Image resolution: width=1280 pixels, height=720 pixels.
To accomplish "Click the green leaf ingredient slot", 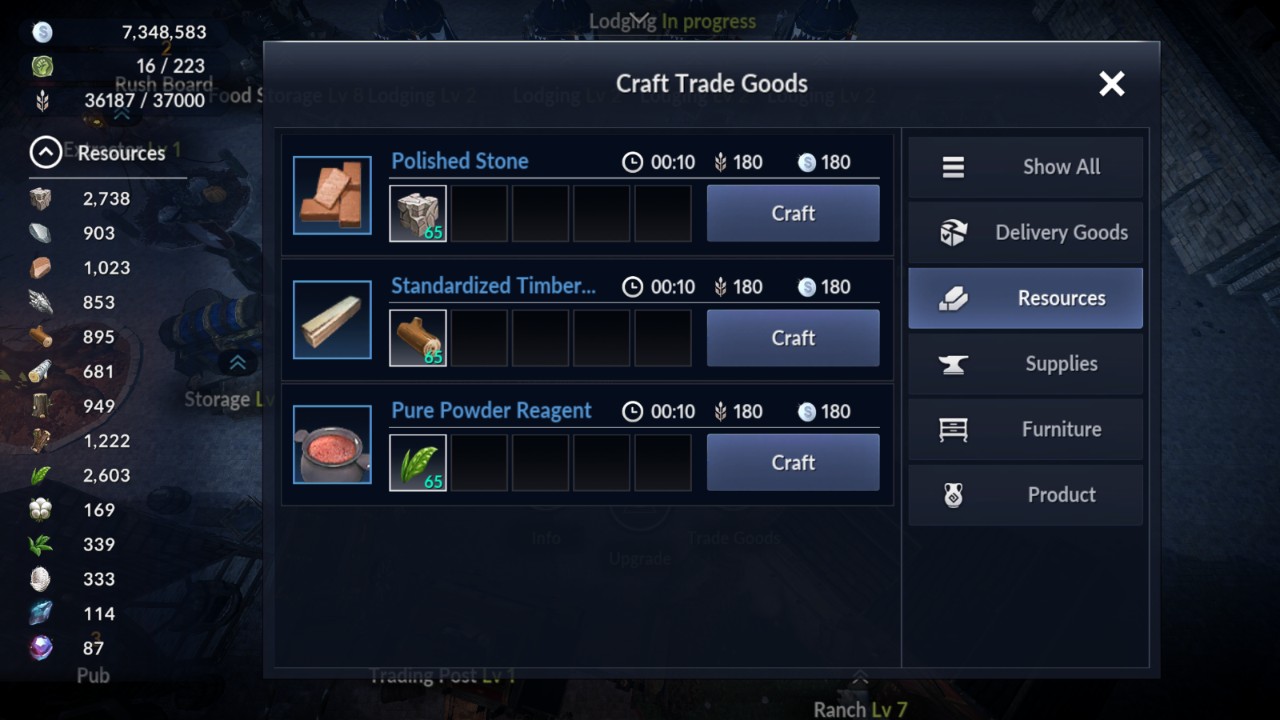I will (x=418, y=462).
